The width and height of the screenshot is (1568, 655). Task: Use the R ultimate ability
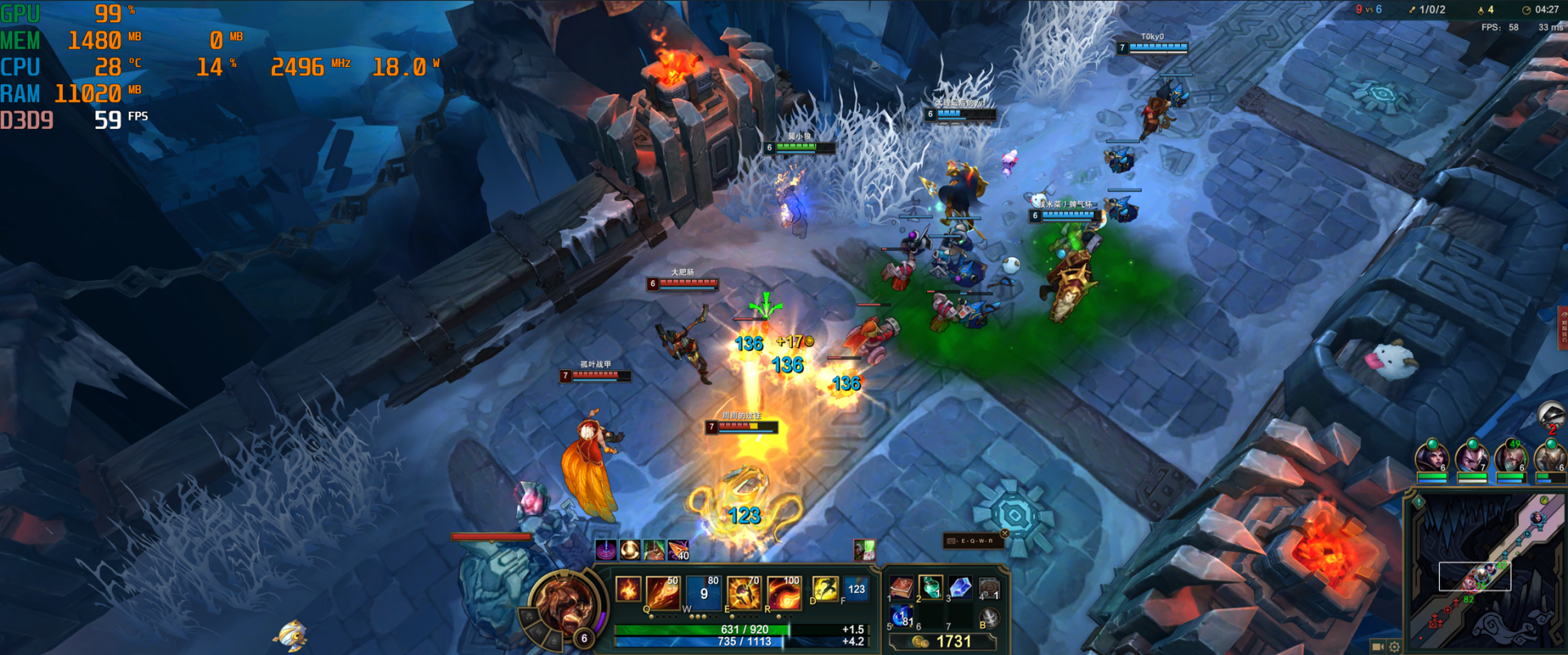(783, 592)
